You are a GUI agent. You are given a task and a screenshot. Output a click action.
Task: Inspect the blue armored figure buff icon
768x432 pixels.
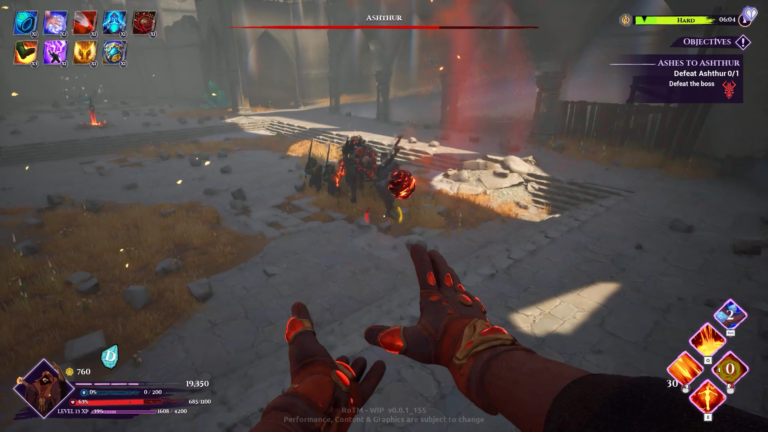pyautogui.click(x=114, y=22)
